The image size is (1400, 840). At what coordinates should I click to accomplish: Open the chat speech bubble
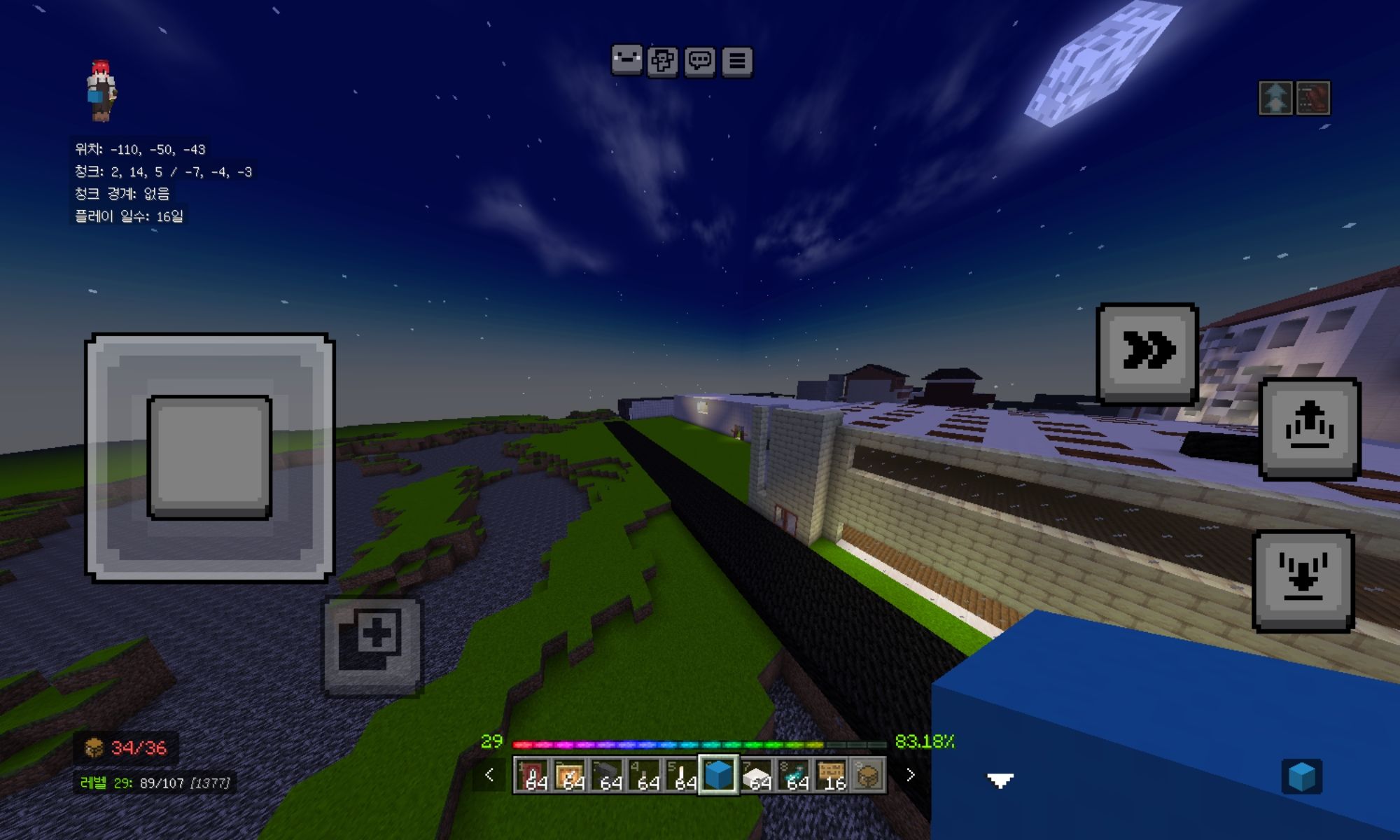(700, 62)
